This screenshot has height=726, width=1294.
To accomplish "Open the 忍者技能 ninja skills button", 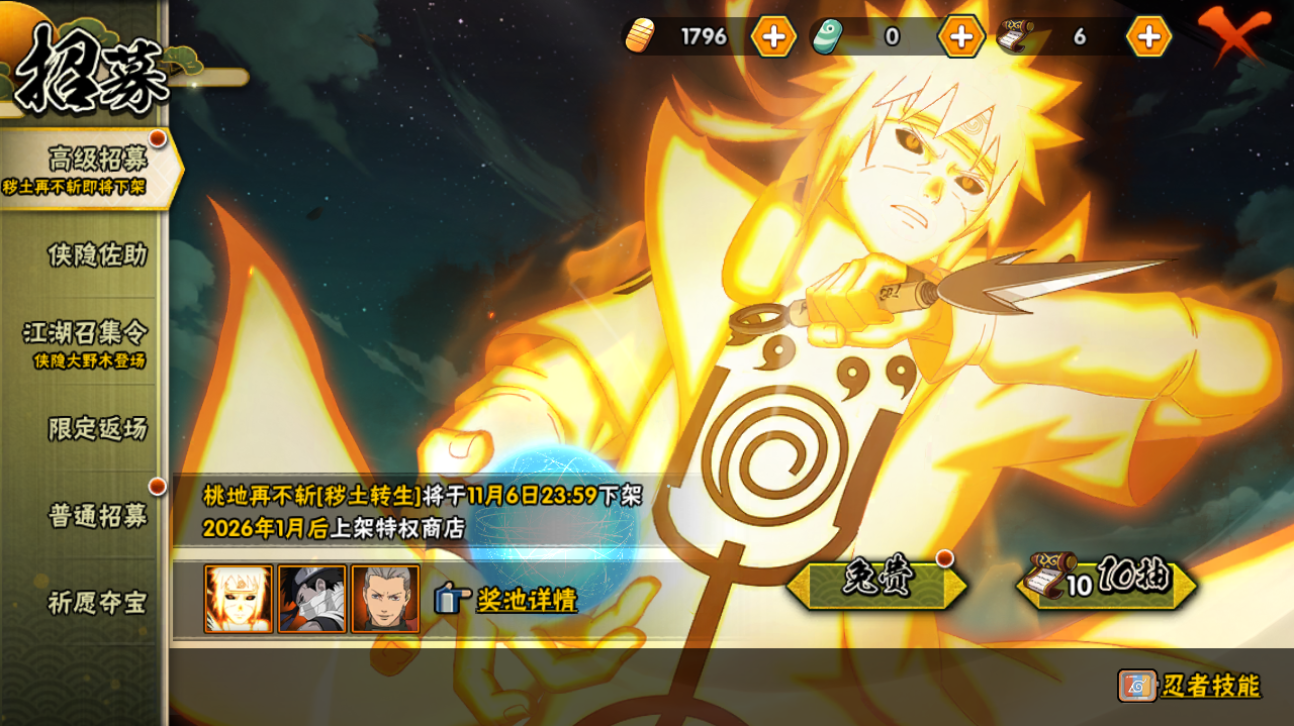I will [1190, 686].
